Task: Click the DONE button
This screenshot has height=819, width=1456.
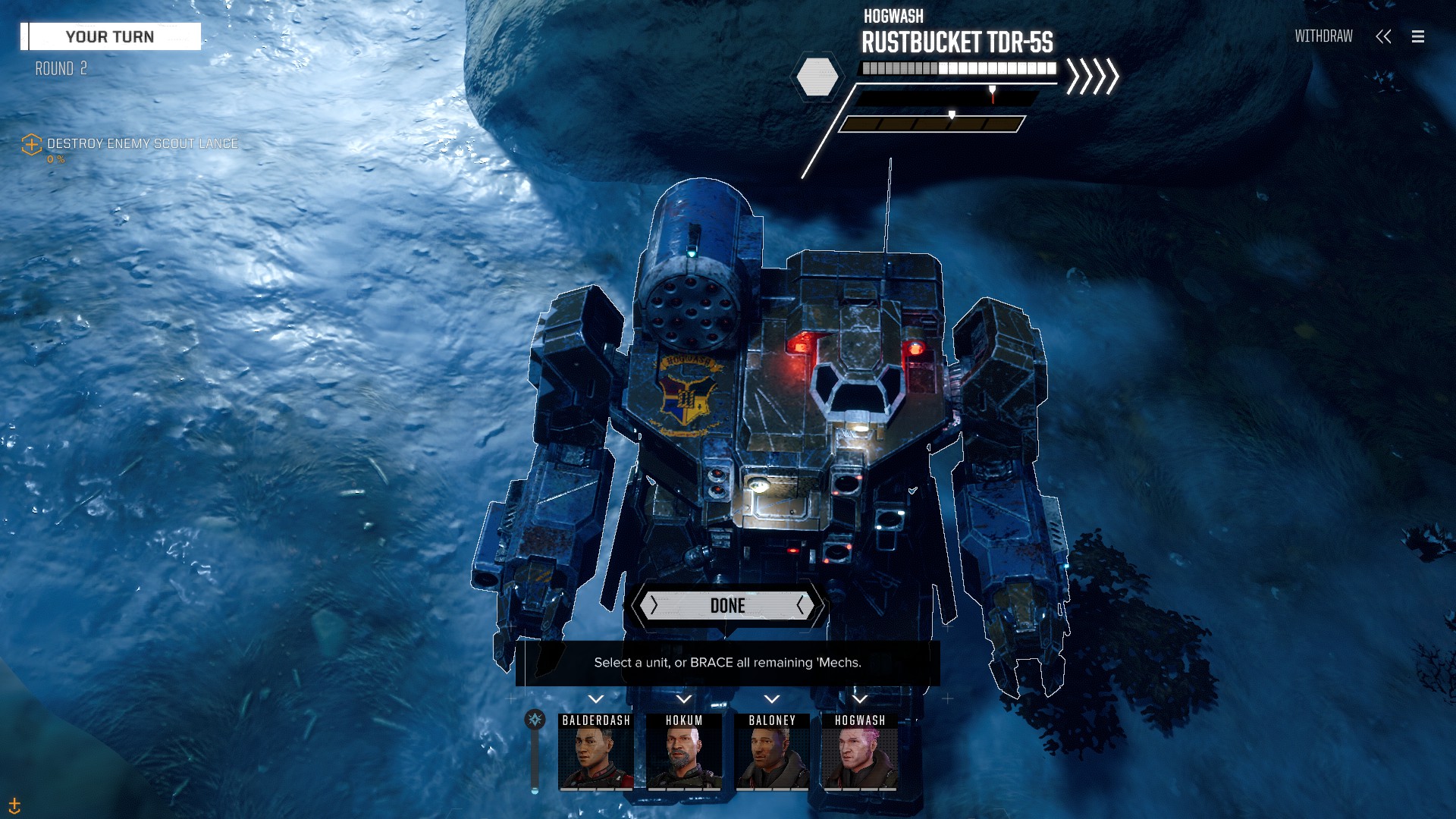Action: (727, 605)
